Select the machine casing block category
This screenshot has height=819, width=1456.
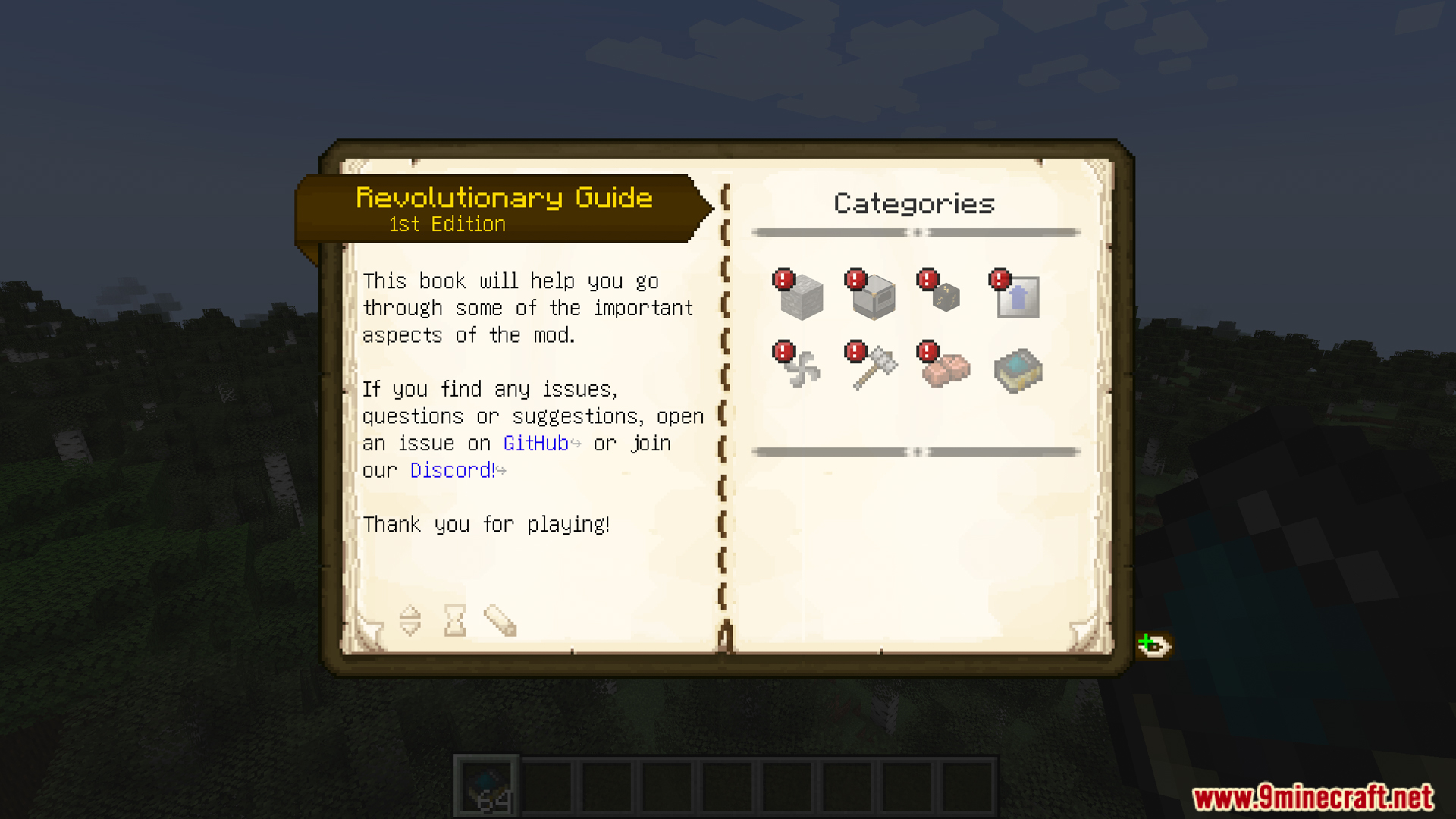[873, 297]
